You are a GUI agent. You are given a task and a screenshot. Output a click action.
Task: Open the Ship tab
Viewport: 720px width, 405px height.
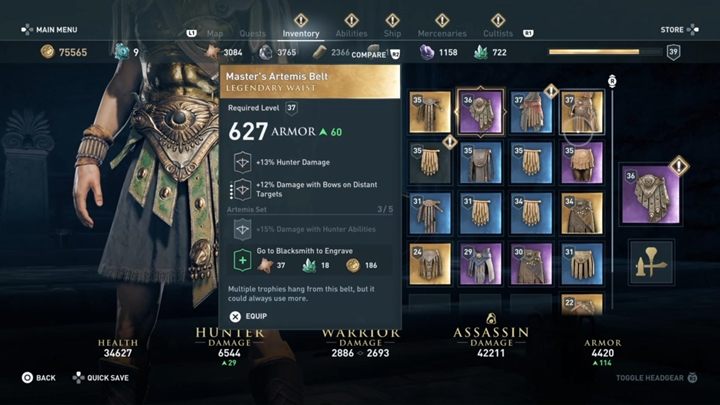[392, 33]
